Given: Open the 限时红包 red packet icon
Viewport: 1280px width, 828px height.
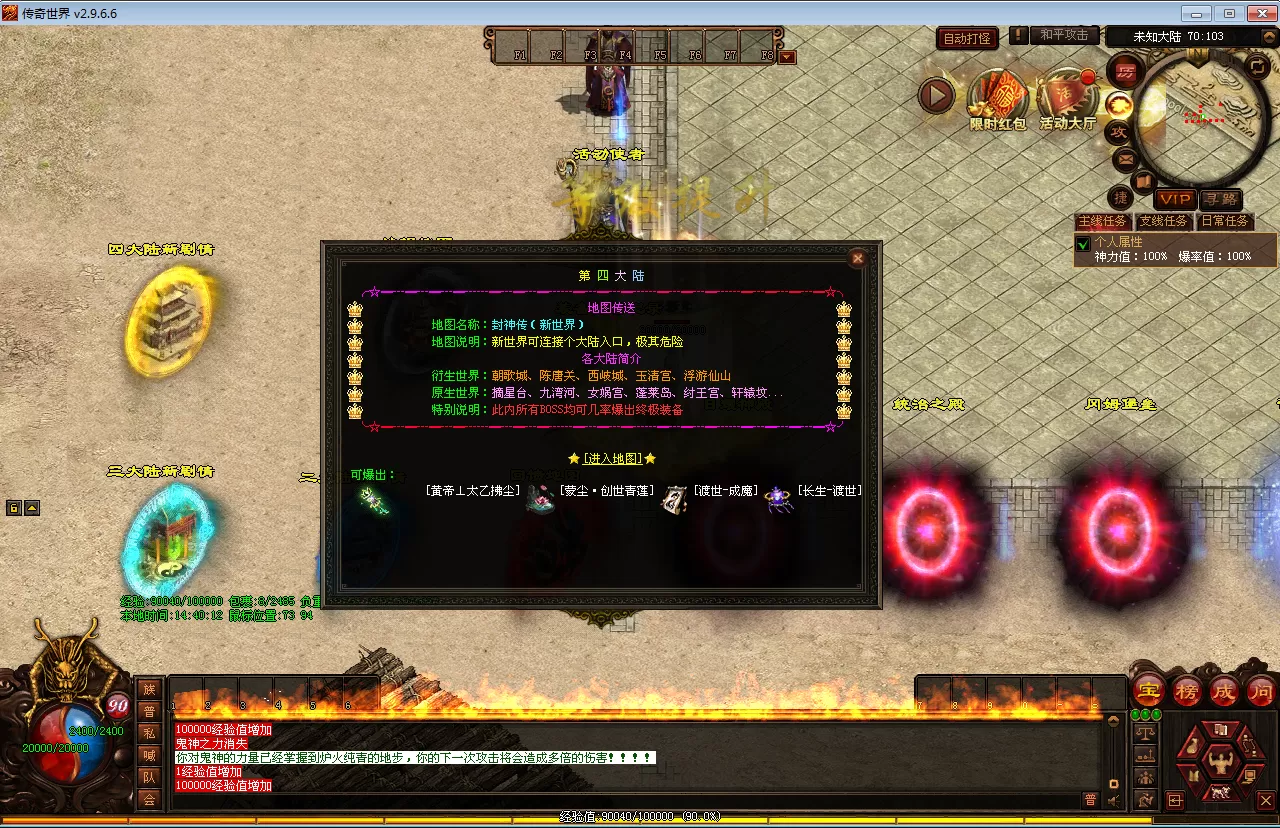Looking at the screenshot, I should (997, 98).
